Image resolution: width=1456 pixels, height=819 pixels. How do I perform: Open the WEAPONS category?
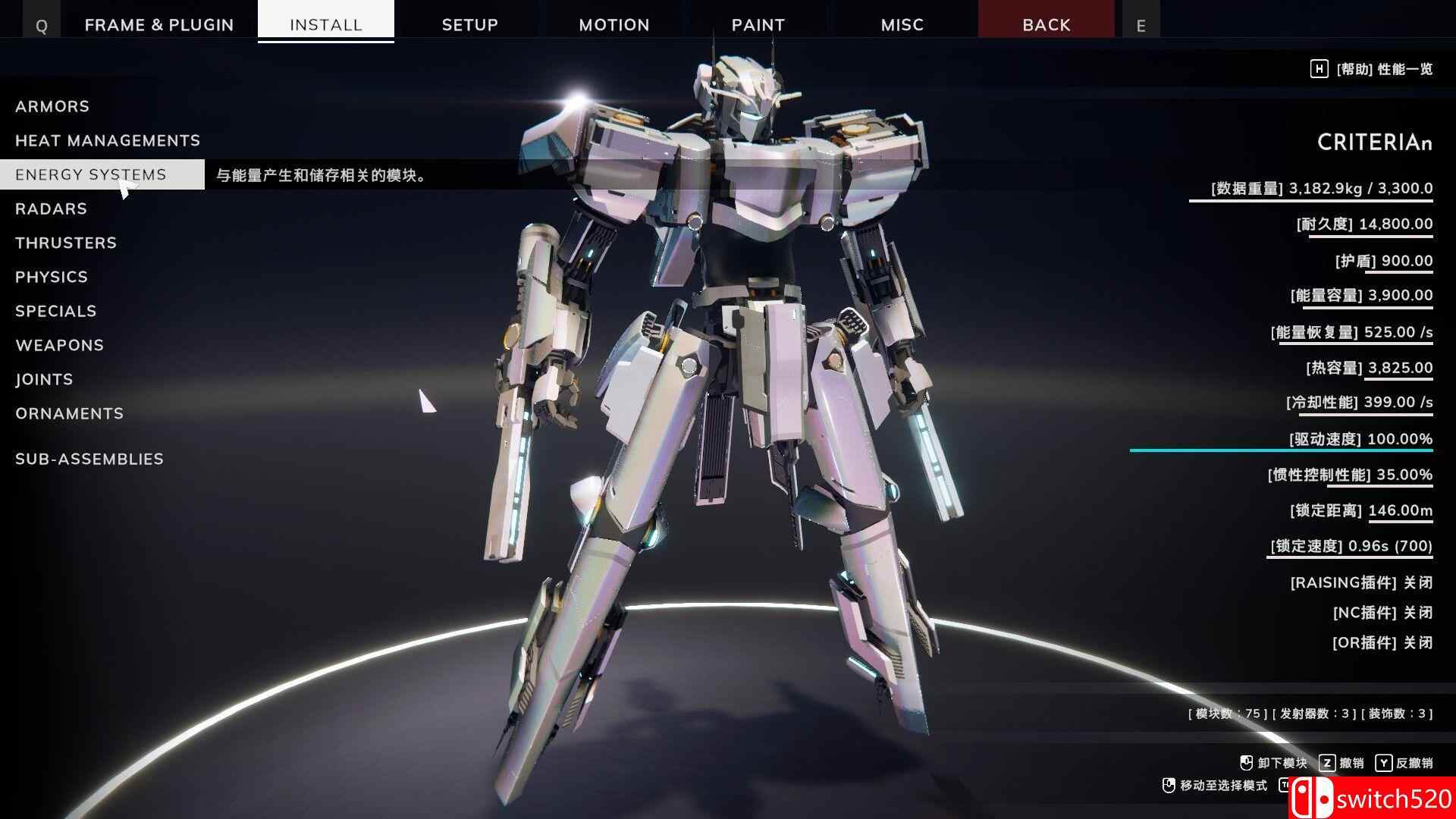60,345
